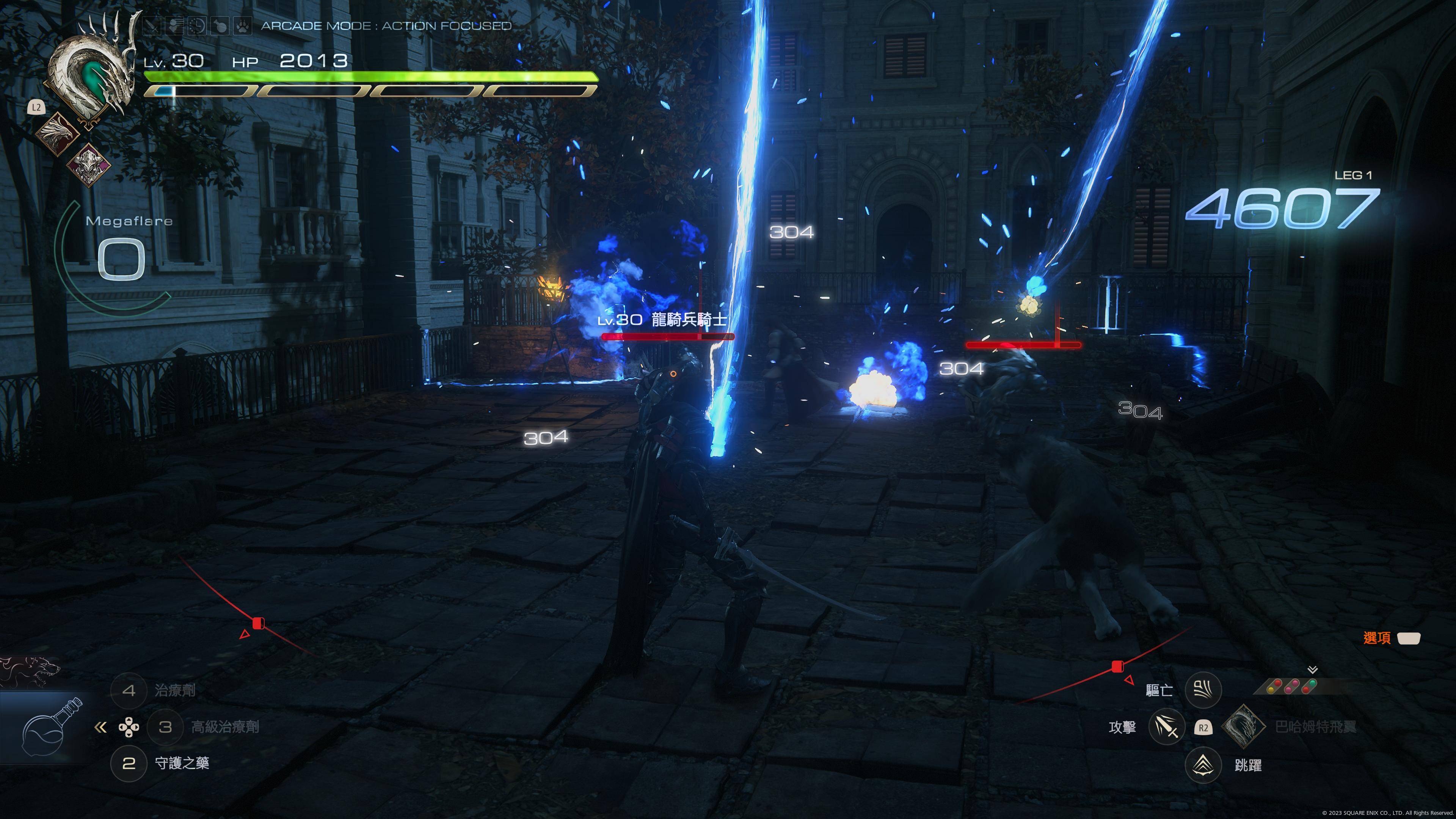Activate the 巴哈姆特飛翼 ability icon
Image resolution: width=1456 pixels, height=819 pixels.
pyautogui.click(x=1244, y=727)
